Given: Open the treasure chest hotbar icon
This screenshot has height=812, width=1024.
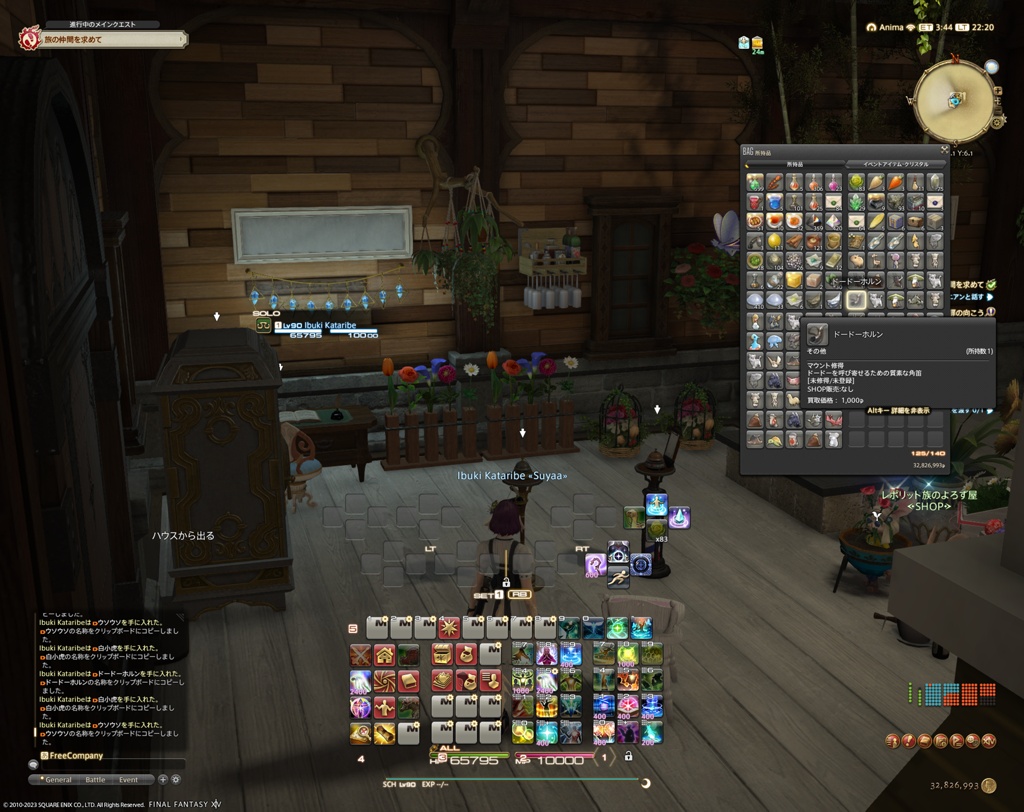Looking at the screenshot, I should 442,655.
